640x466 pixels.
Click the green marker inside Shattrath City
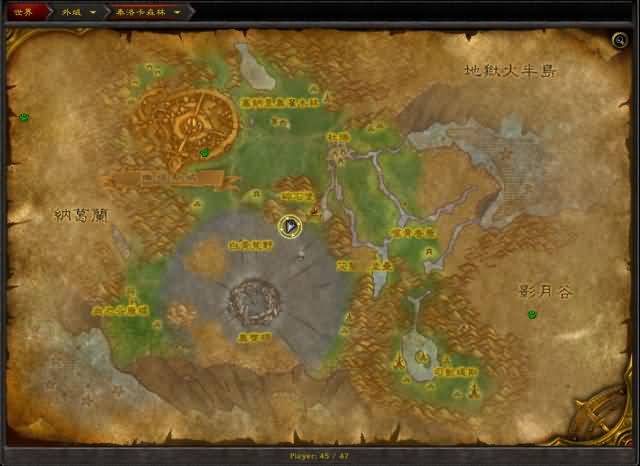[205, 153]
